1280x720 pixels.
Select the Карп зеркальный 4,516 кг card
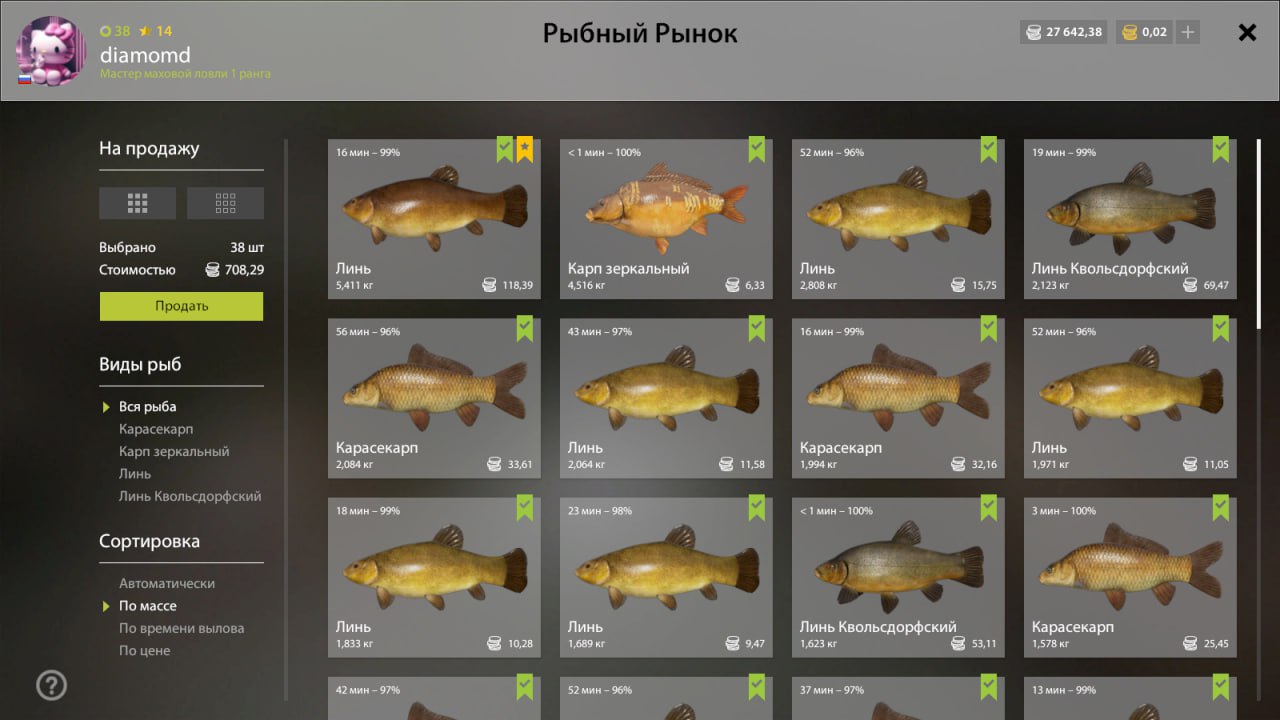pyautogui.click(x=666, y=219)
